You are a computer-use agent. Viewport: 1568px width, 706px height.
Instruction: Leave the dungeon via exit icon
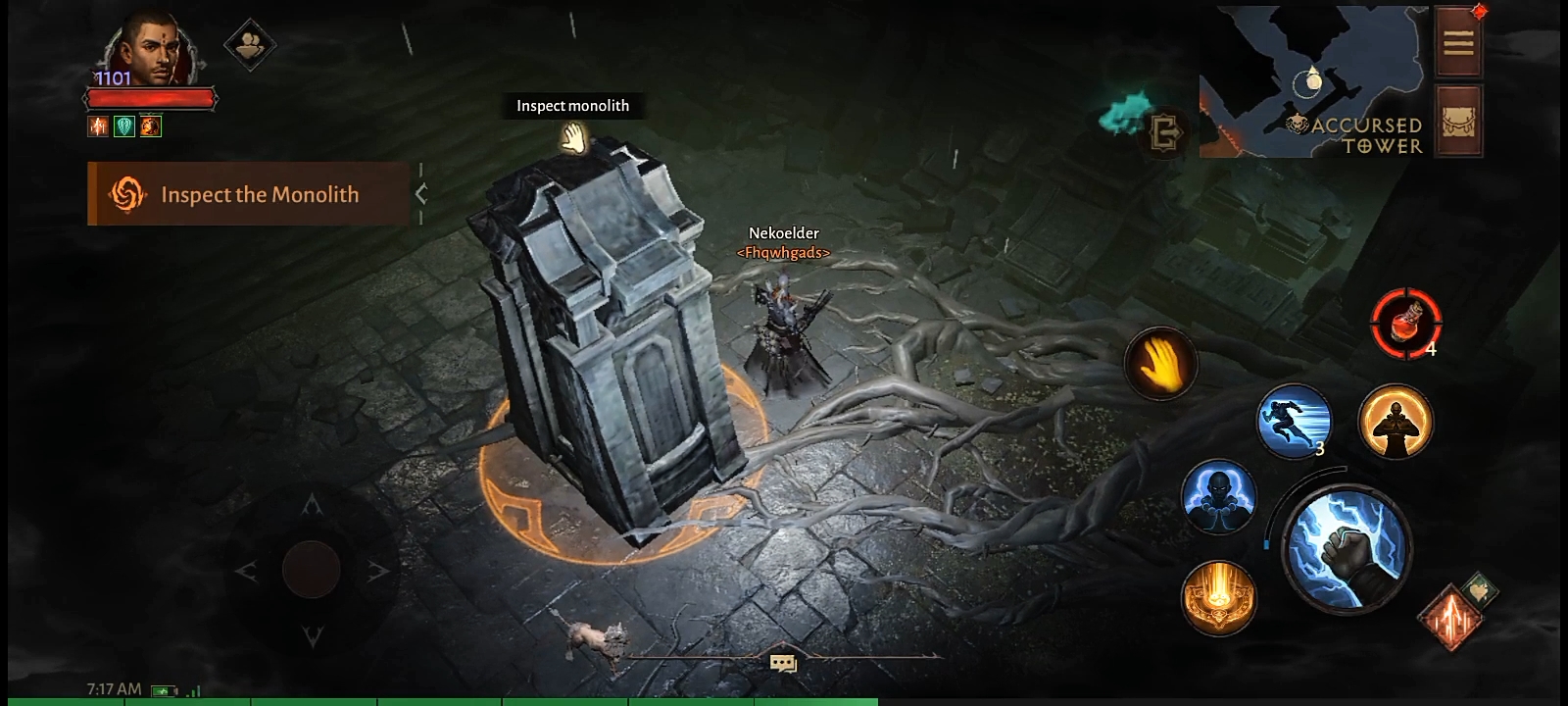point(1165,130)
